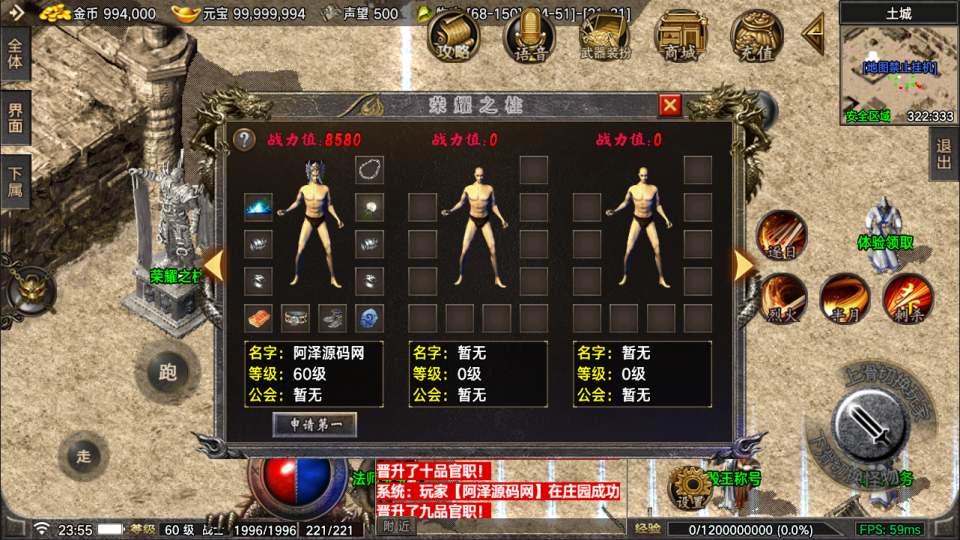
Task: Switch to the 界面 tab
Action: coord(15,119)
